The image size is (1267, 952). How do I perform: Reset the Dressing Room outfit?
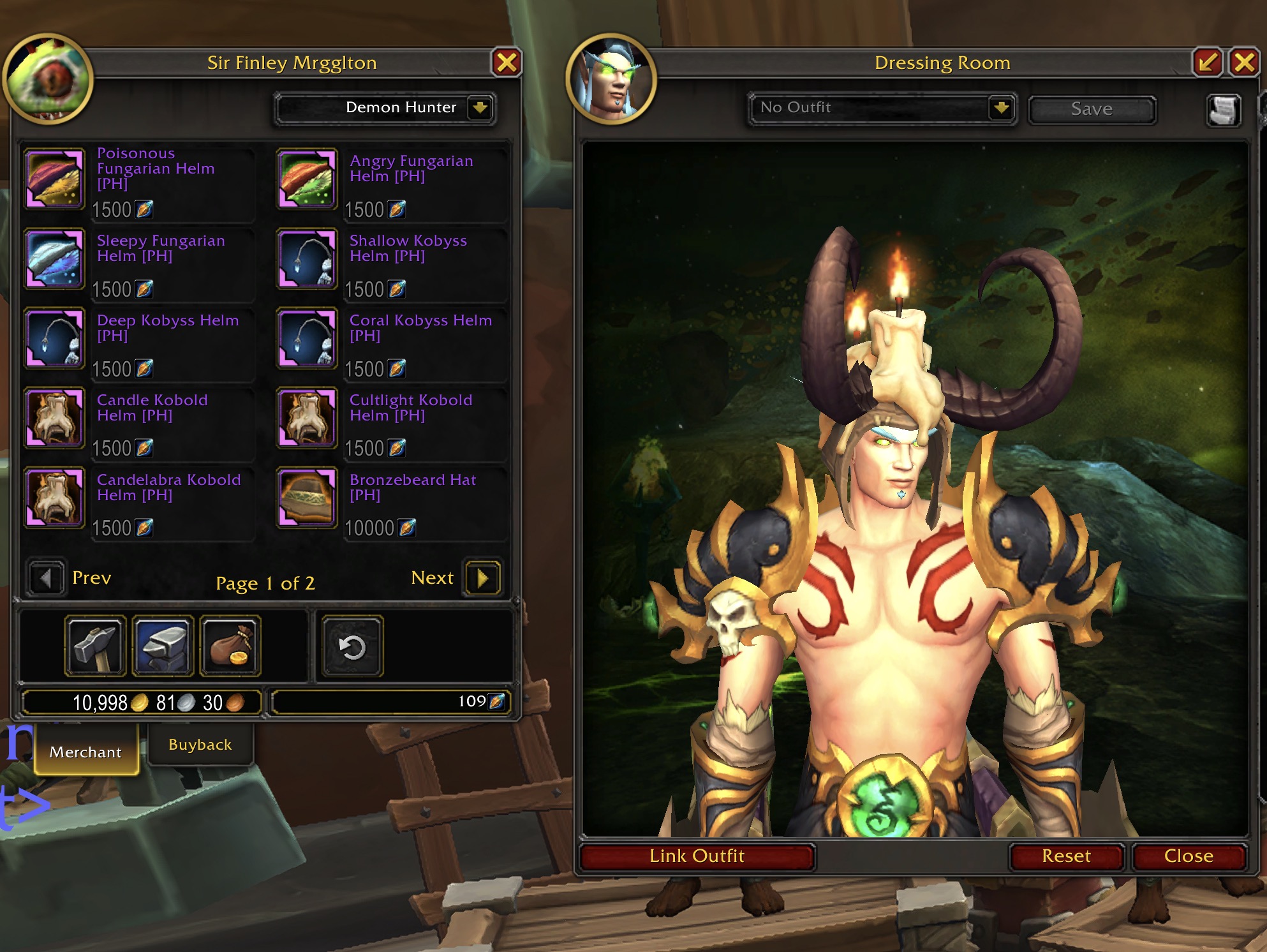(x=1066, y=856)
